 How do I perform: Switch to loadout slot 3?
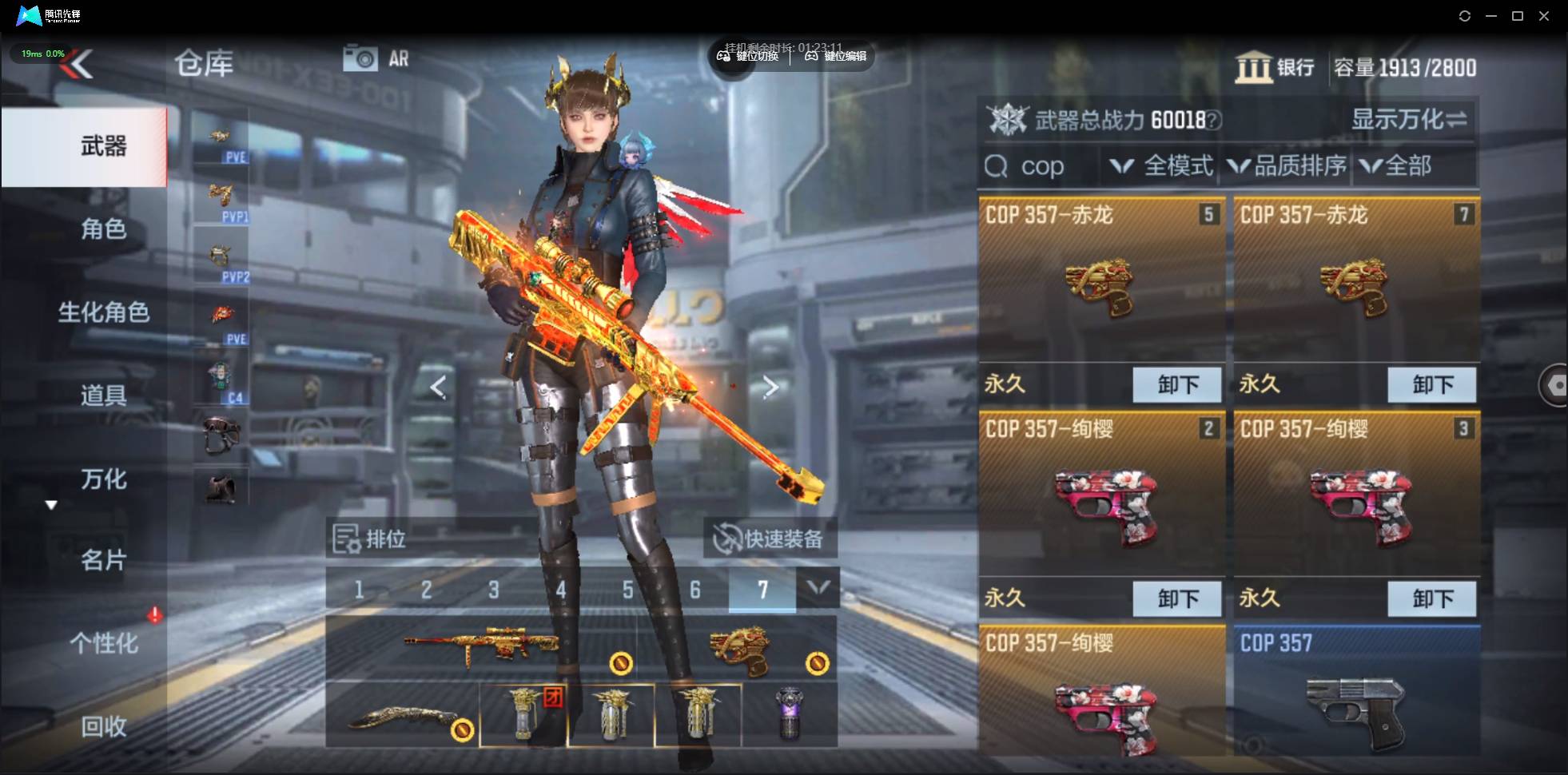(x=493, y=590)
